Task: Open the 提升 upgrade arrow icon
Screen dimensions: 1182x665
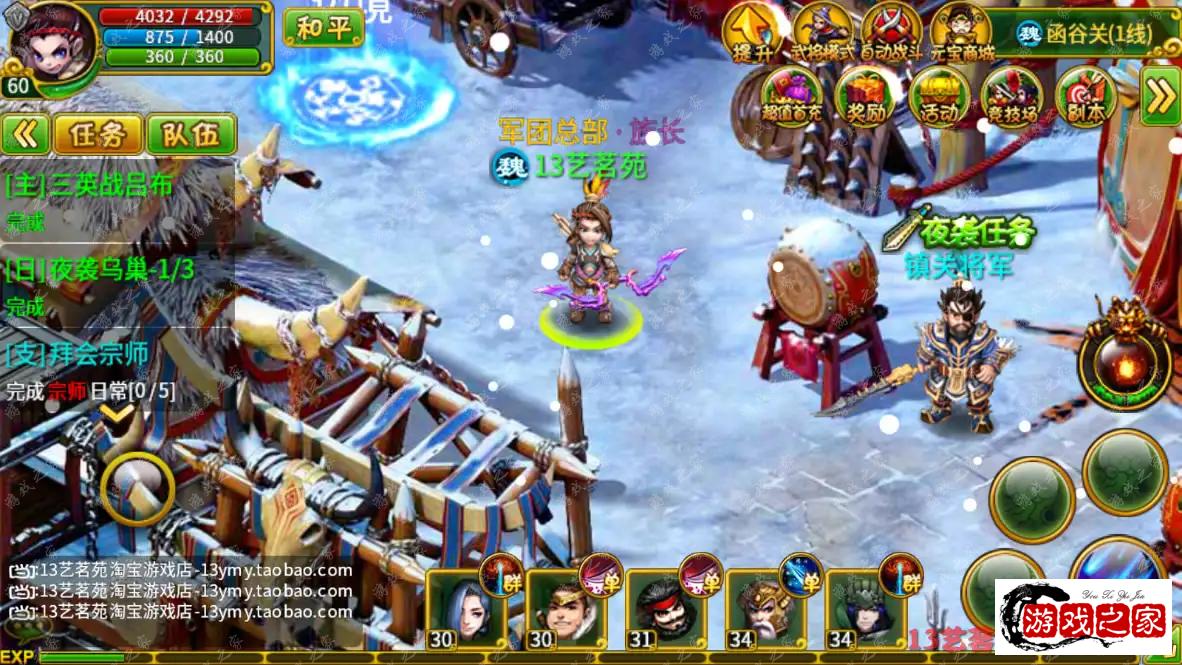Action: point(749,33)
